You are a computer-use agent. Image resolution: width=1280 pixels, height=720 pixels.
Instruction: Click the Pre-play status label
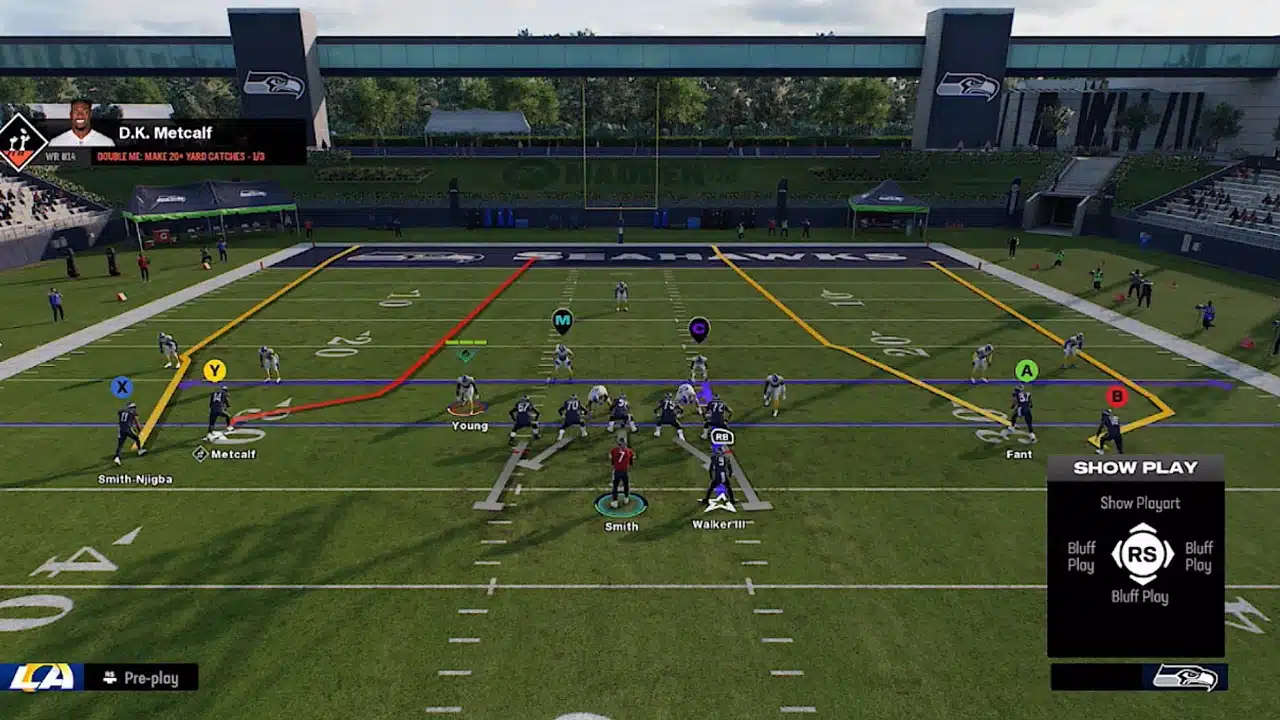[151, 678]
